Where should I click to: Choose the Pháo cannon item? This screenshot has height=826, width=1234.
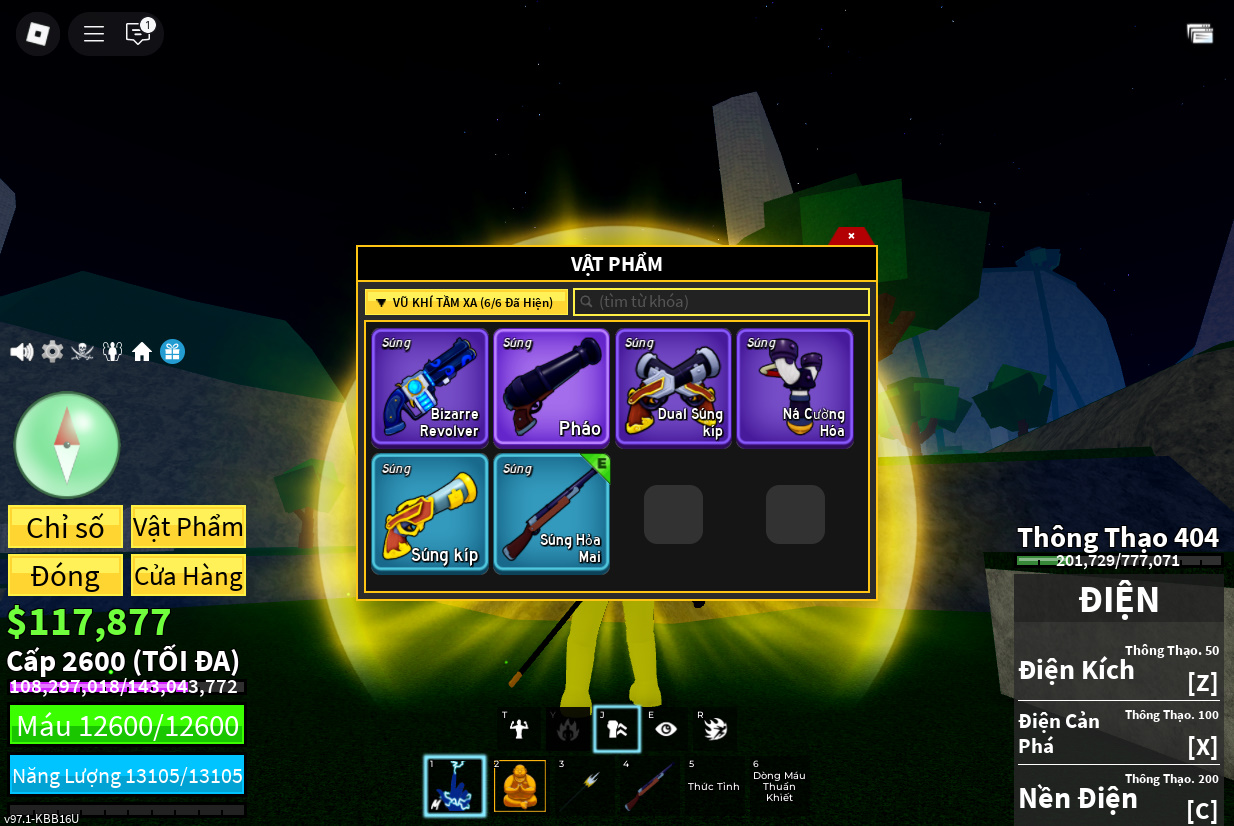point(551,387)
